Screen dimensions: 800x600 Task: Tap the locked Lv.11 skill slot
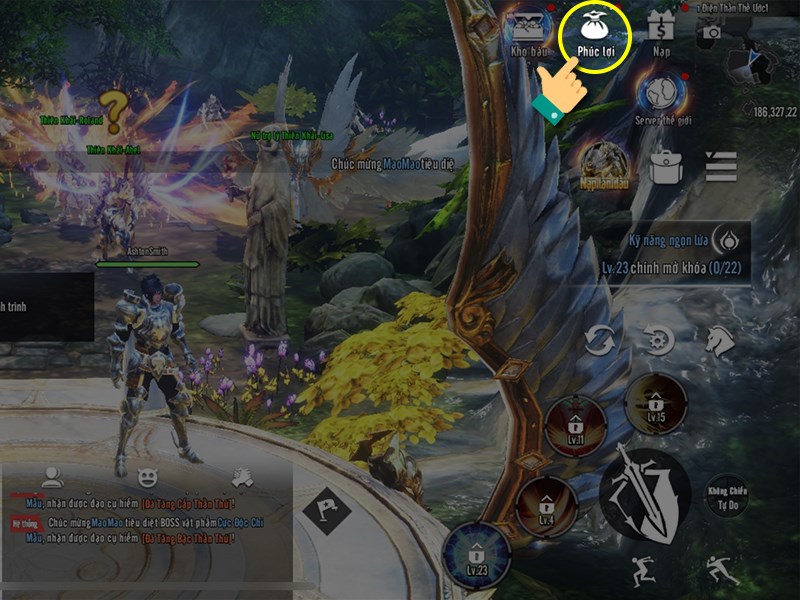[x=576, y=426]
